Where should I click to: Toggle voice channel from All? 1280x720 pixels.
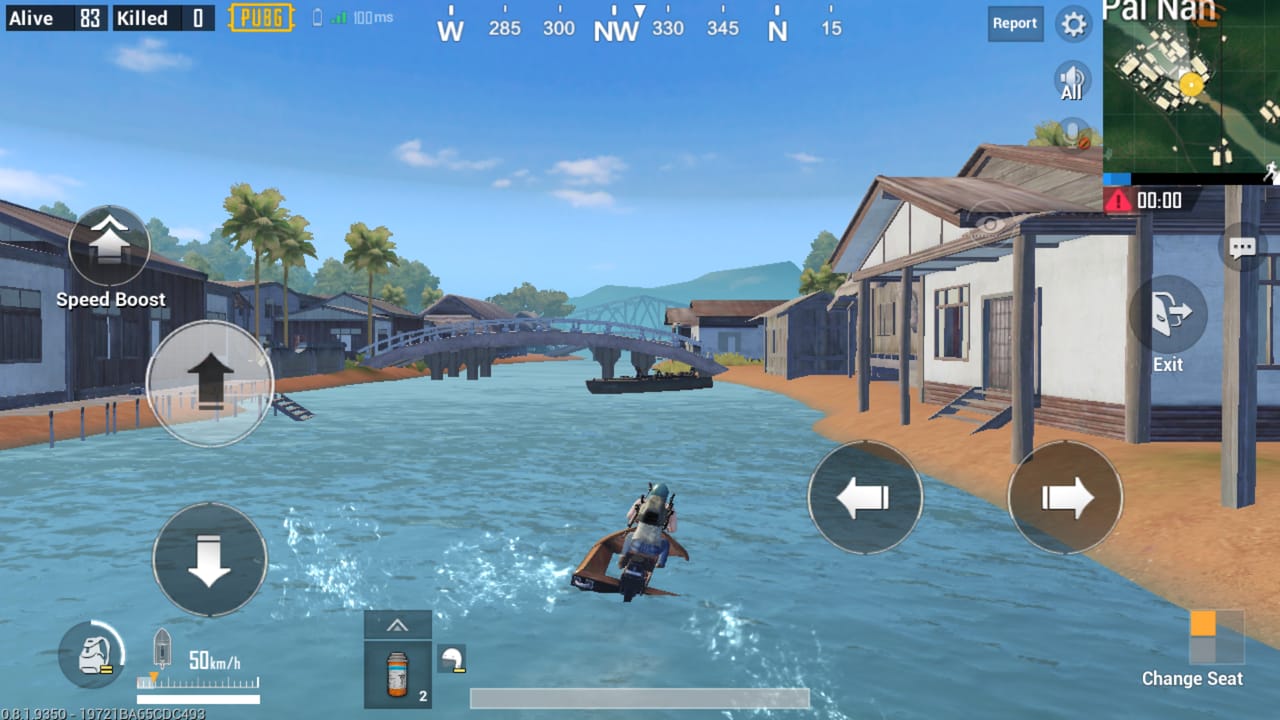click(x=1071, y=78)
